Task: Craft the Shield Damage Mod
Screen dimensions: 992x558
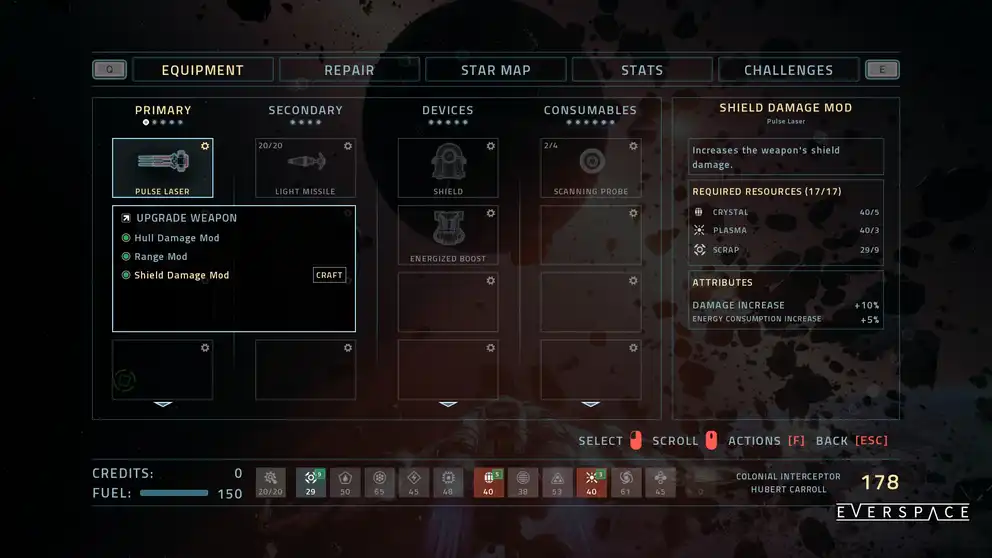Action: point(329,275)
